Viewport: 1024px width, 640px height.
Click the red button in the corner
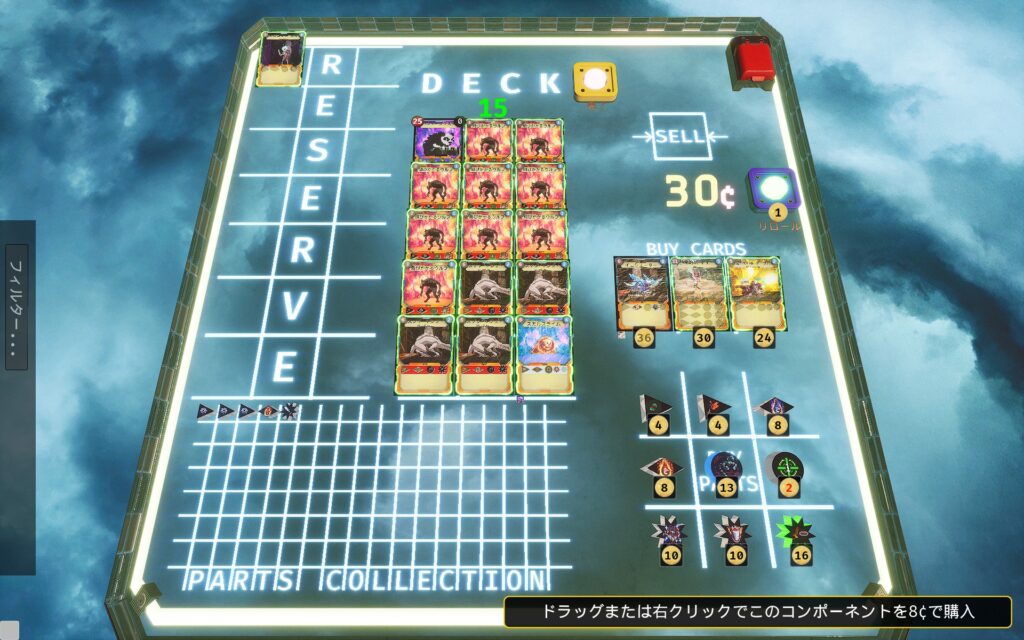pyautogui.click(x=750, y=59)
